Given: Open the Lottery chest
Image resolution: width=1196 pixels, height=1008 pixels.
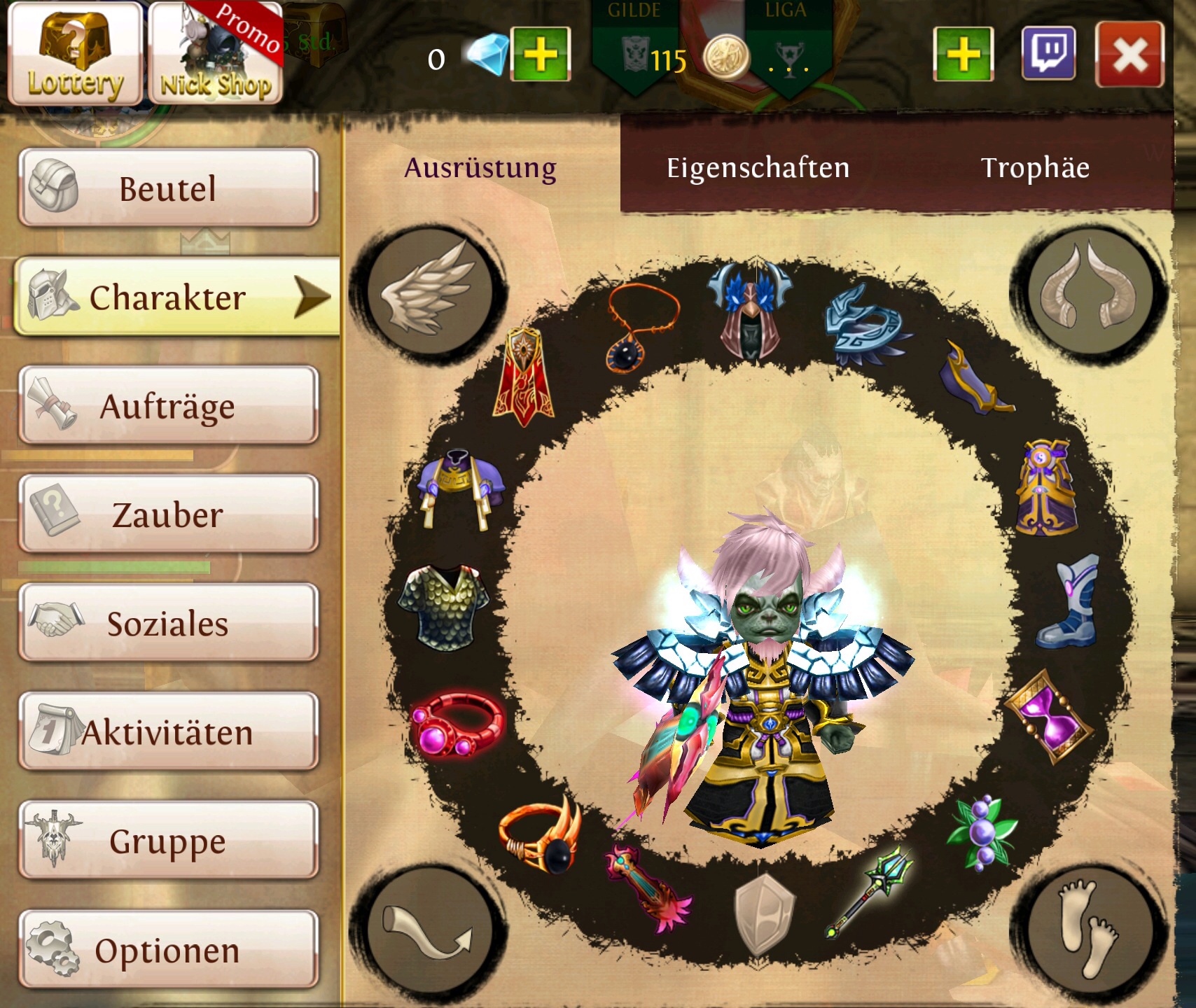Looking at the screenshot, I should 75,53.
